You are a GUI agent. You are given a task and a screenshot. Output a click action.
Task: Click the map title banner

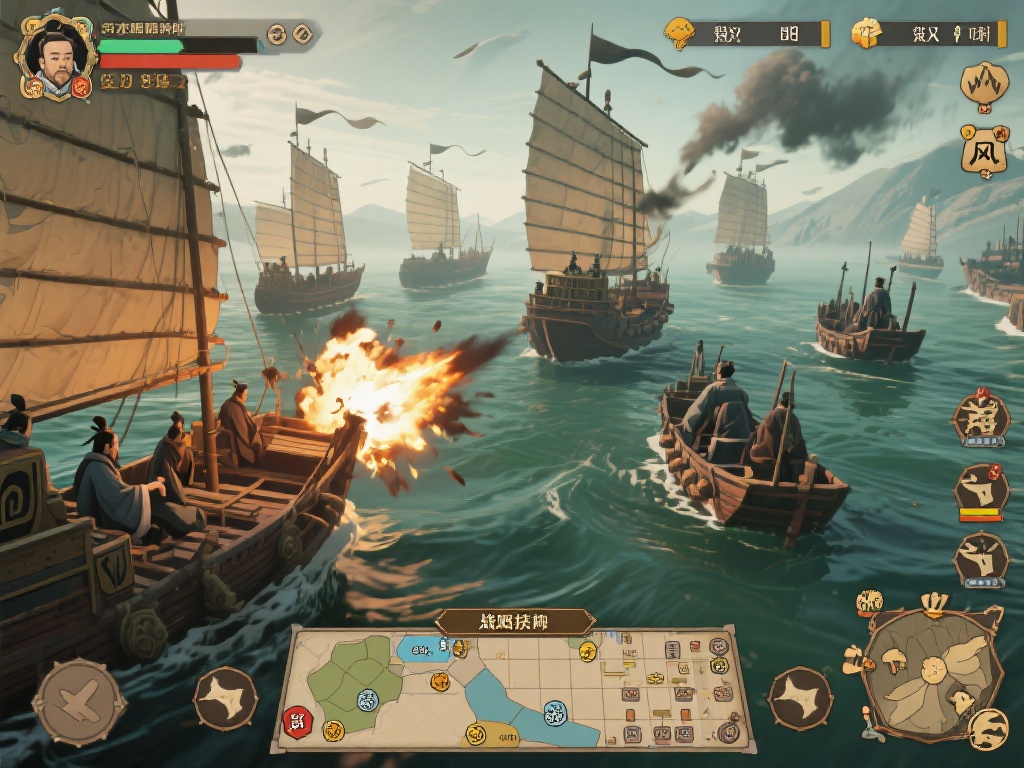516,621
